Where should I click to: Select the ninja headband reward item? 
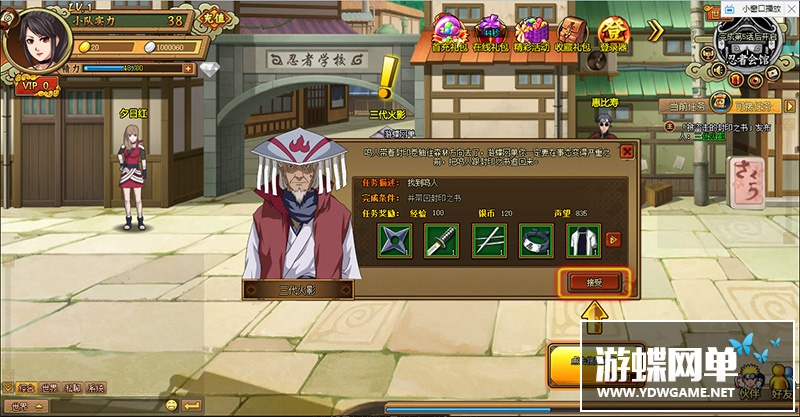coord(536,240)
